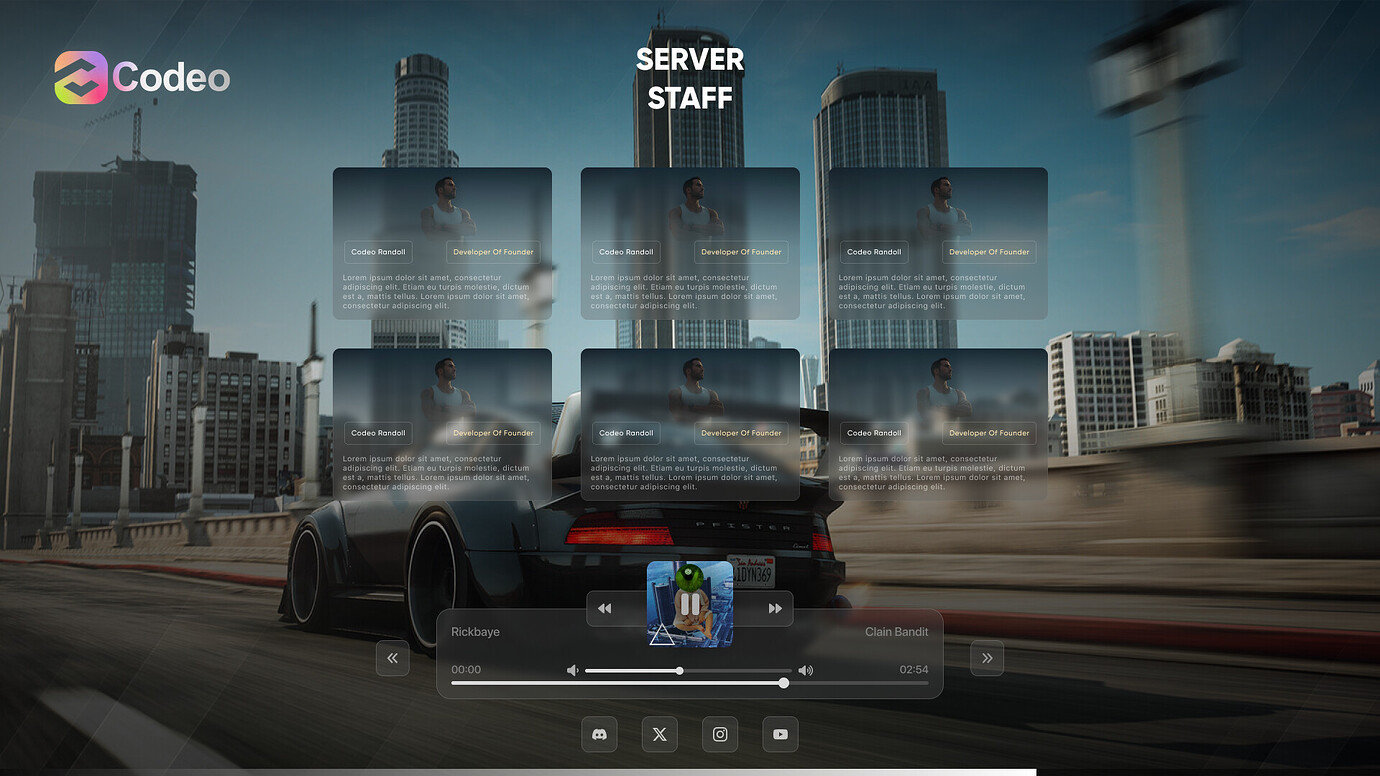Viewport: 1380px width, 776px height.
Task: Open the Instagram social icon
Action: click(719, 734)
